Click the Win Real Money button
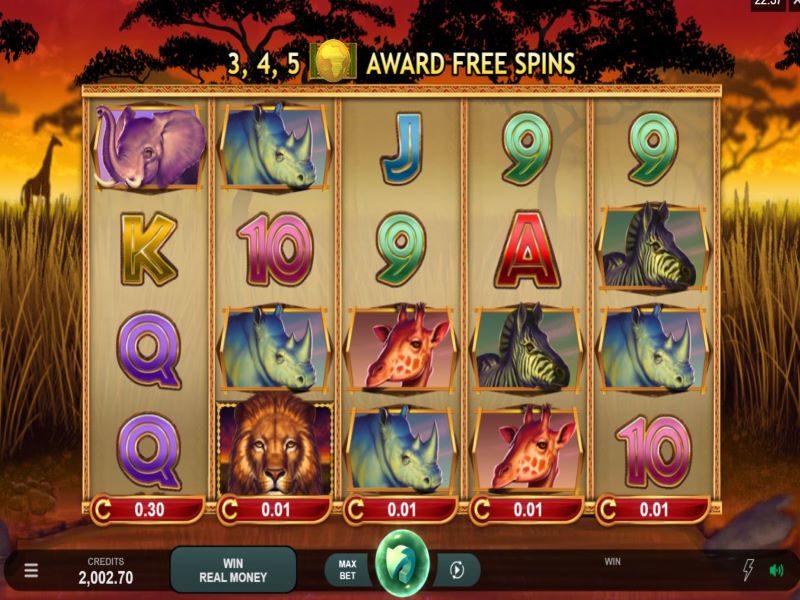800x600 pixels. point(233,570)
